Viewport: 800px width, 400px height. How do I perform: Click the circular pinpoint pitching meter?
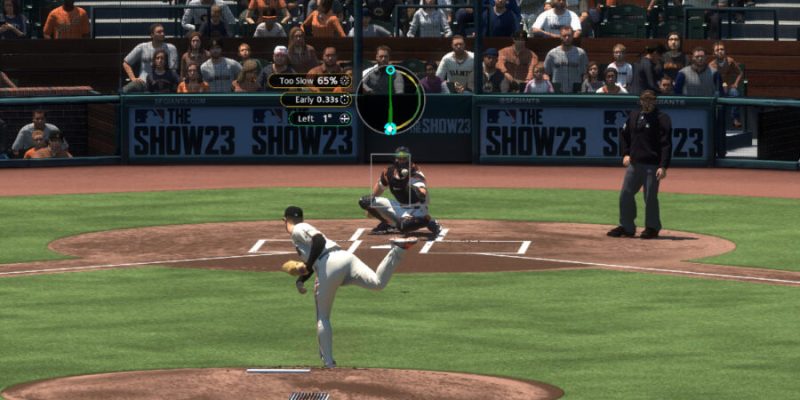(x=390, y=100)
